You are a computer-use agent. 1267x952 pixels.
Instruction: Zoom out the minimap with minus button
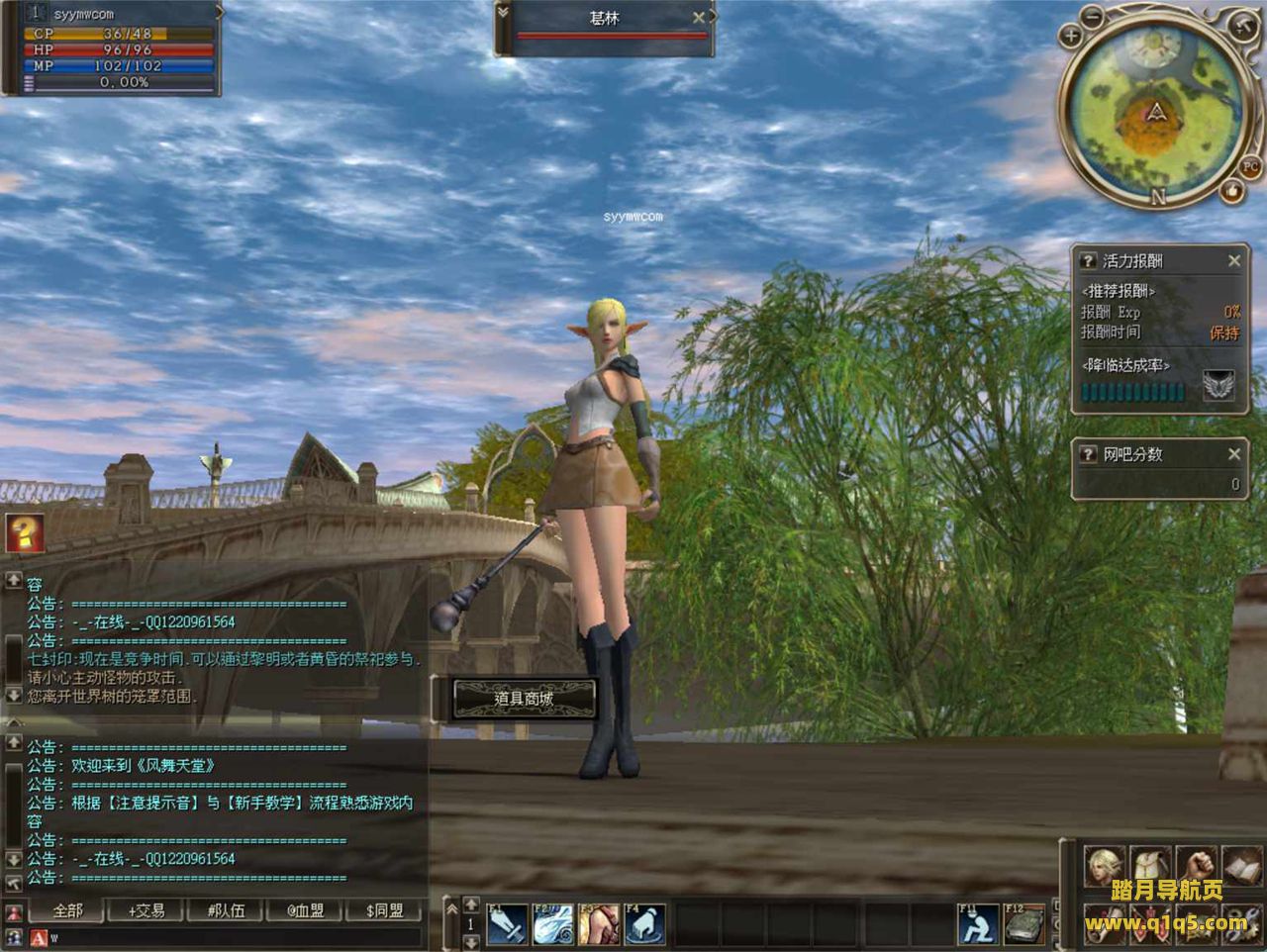(1093, 17)
